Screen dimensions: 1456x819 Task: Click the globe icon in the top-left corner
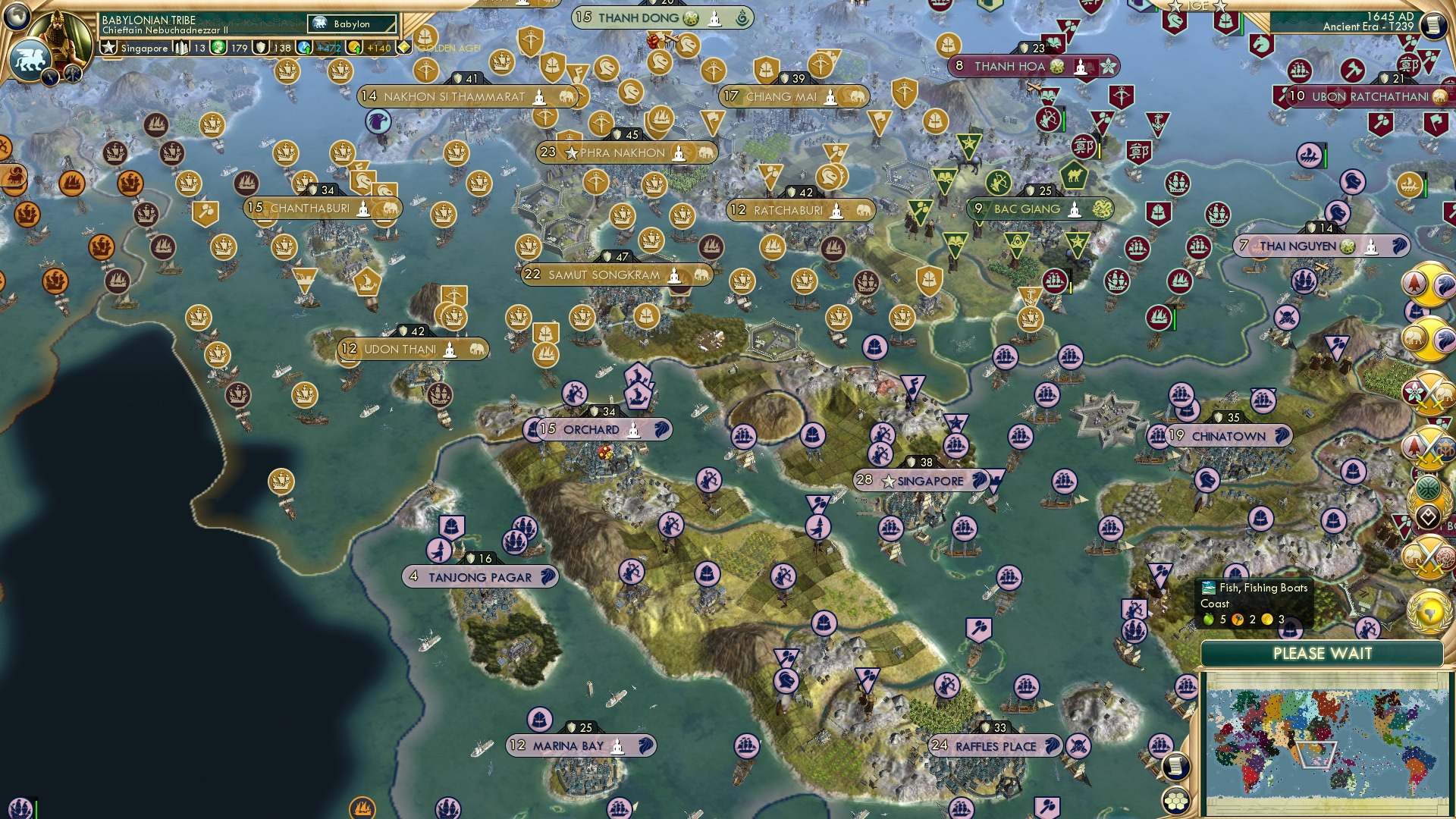pos(17,17)
